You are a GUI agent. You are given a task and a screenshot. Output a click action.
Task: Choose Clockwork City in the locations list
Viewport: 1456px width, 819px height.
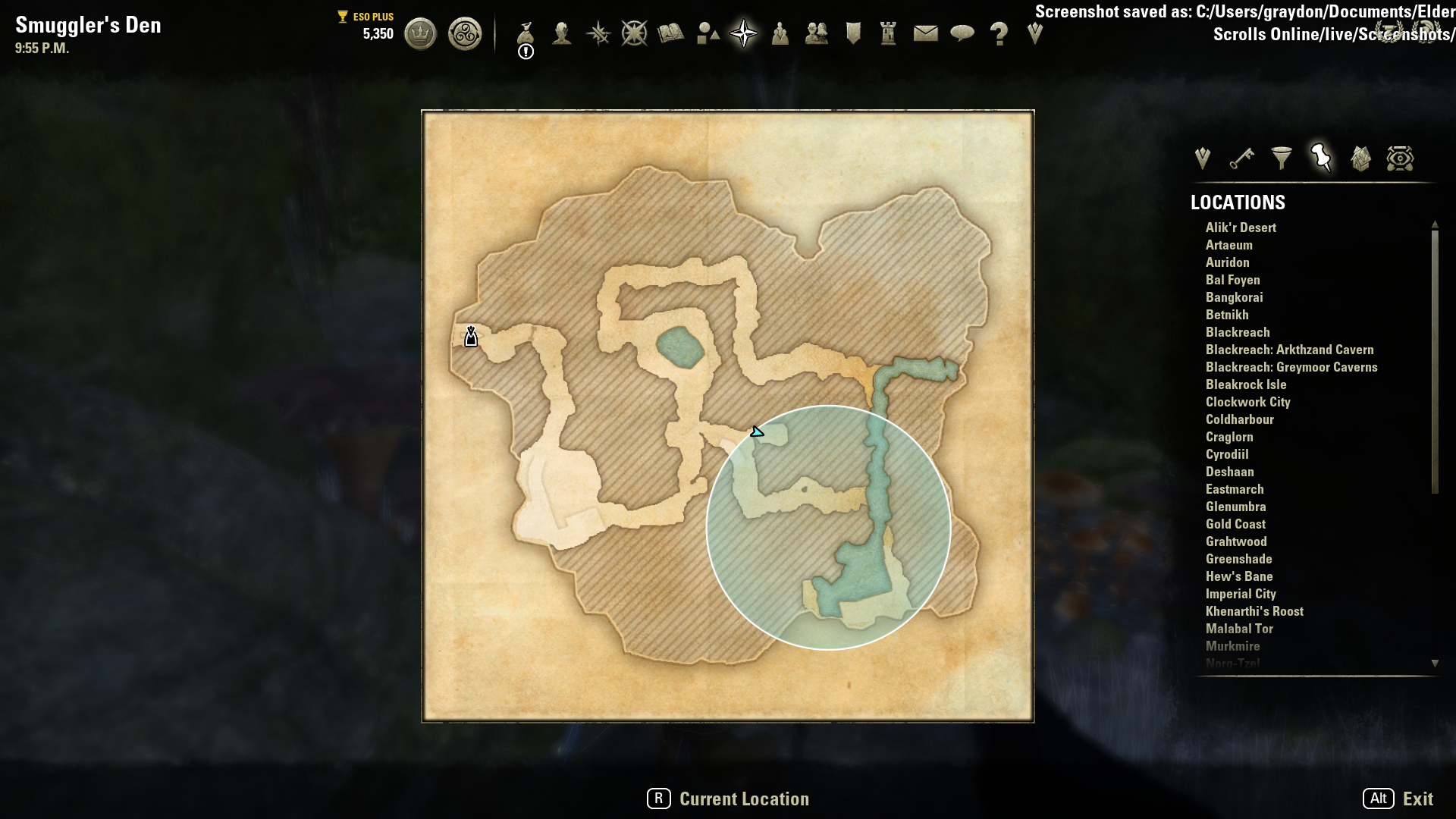pos(1247,402)
